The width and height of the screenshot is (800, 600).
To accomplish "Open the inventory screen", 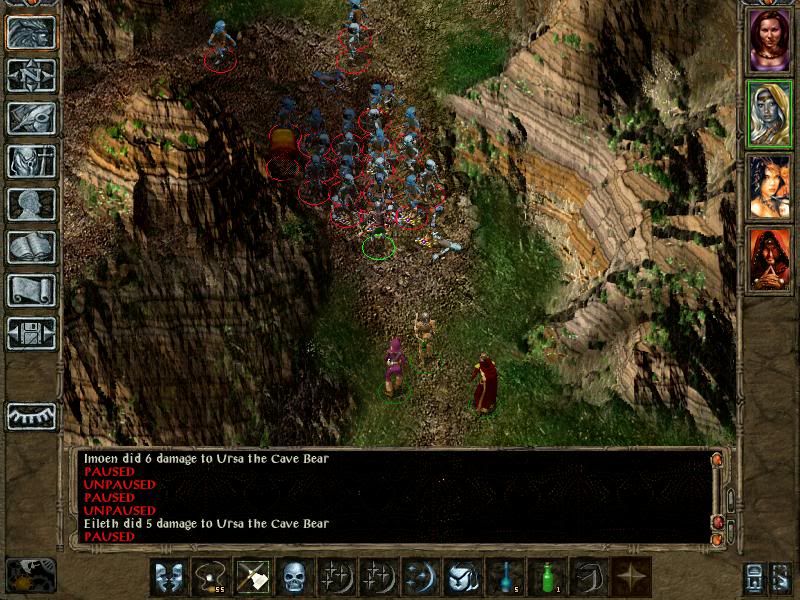I will tap(31, 161).
